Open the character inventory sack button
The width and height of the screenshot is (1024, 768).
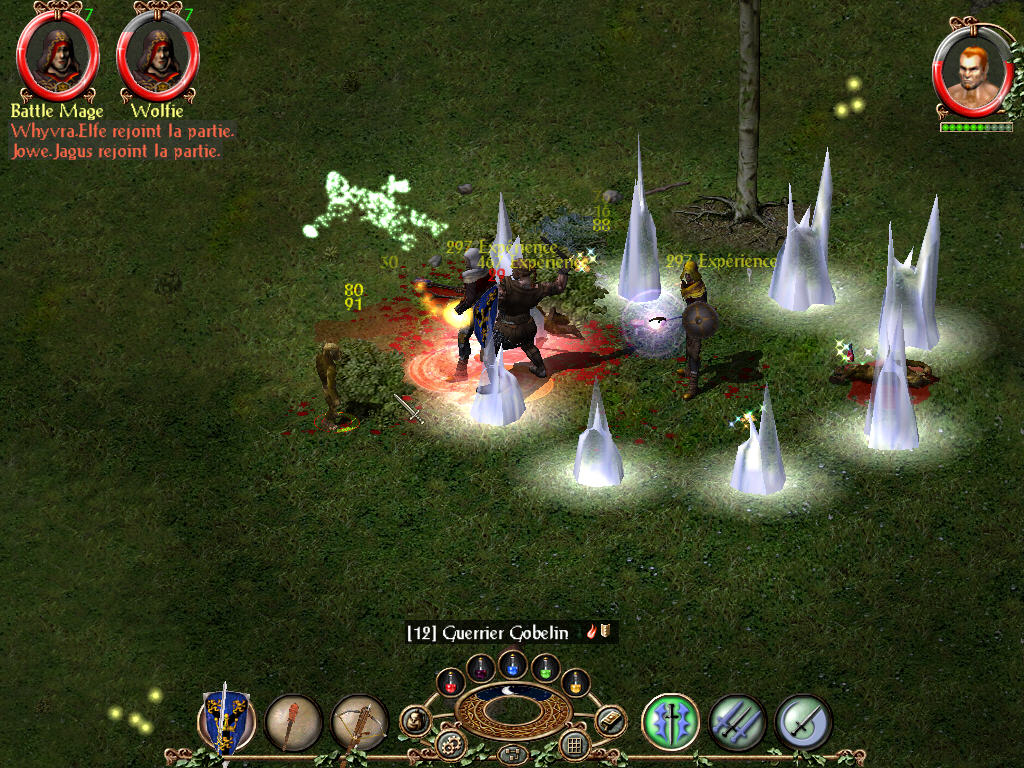pos(415,720)
